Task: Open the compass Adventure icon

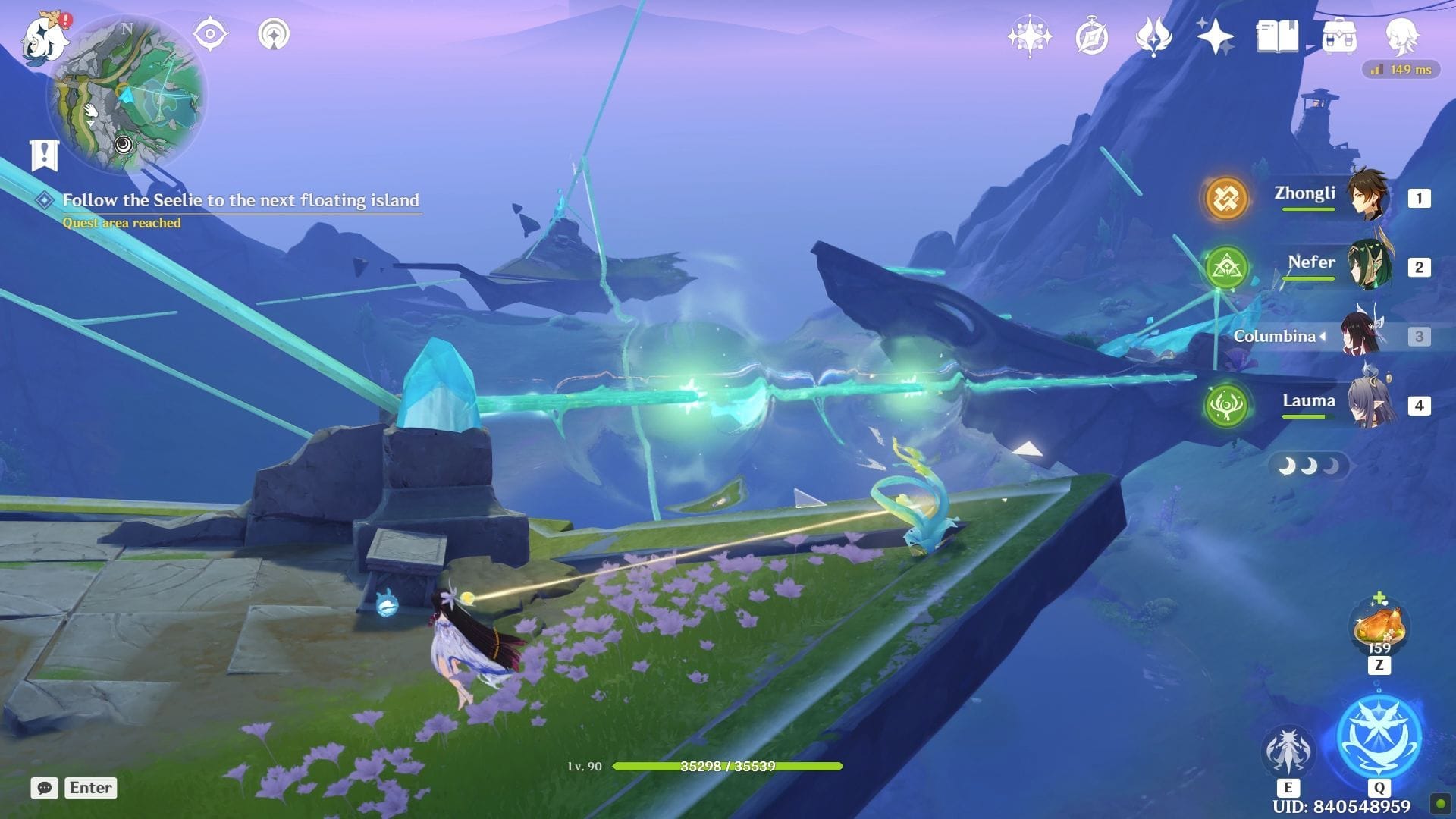Action: point(1092,36)
